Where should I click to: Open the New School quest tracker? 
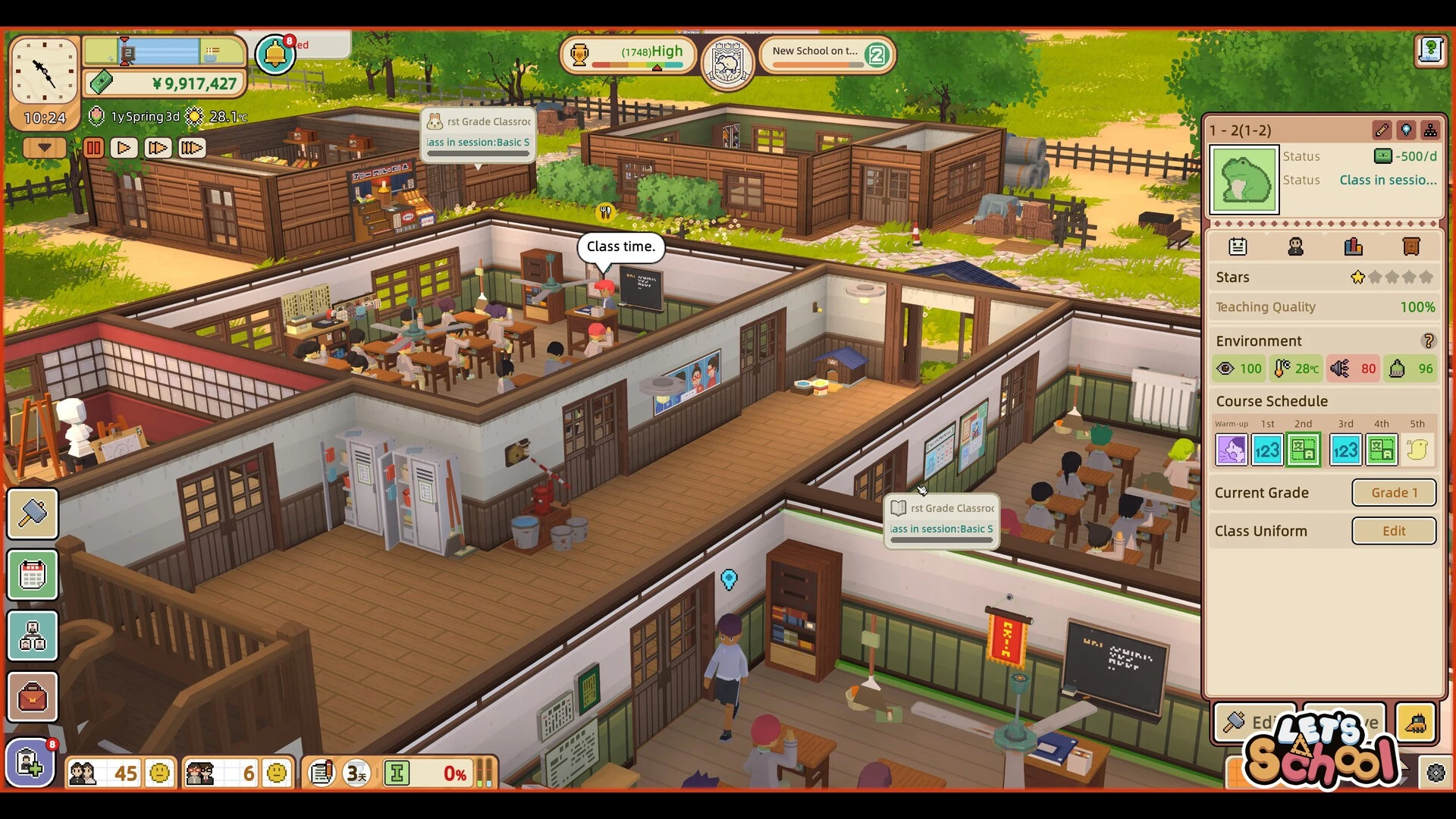827,55
